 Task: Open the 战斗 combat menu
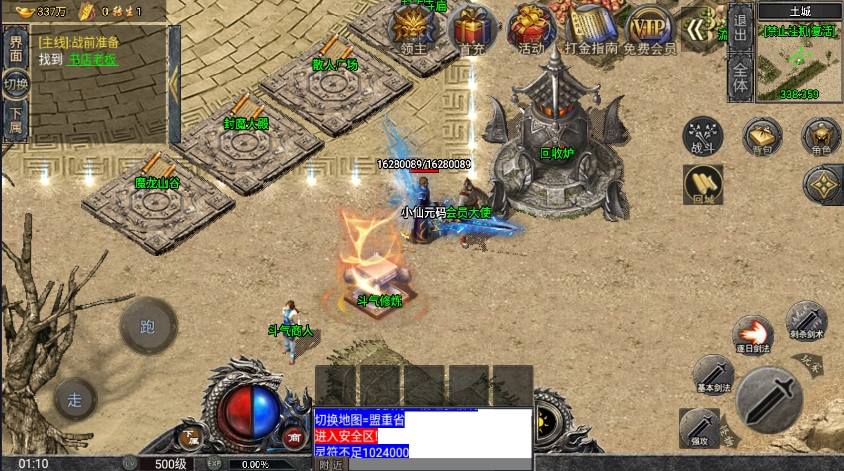[x=703, y=135]
